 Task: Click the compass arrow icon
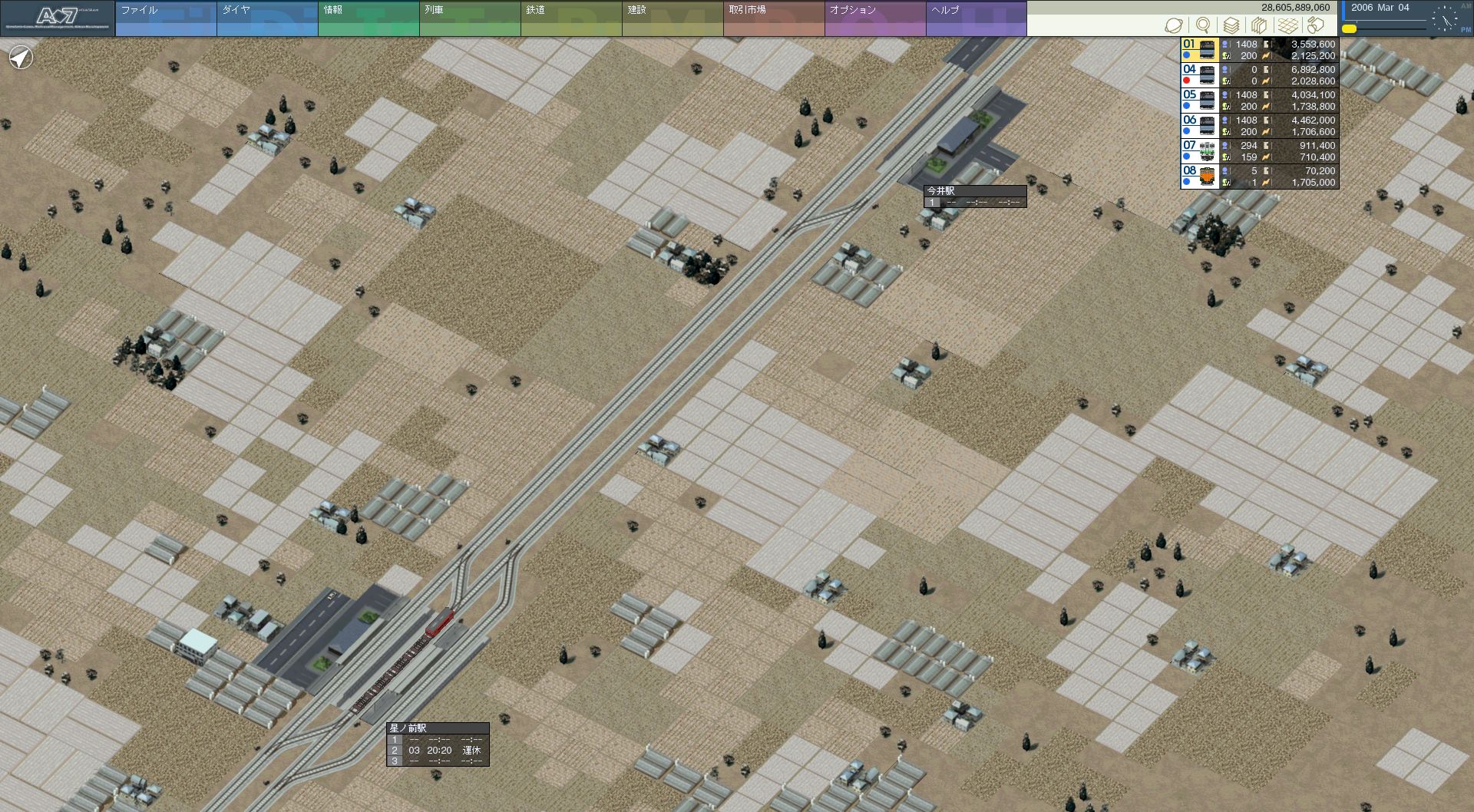click(21, 58)
